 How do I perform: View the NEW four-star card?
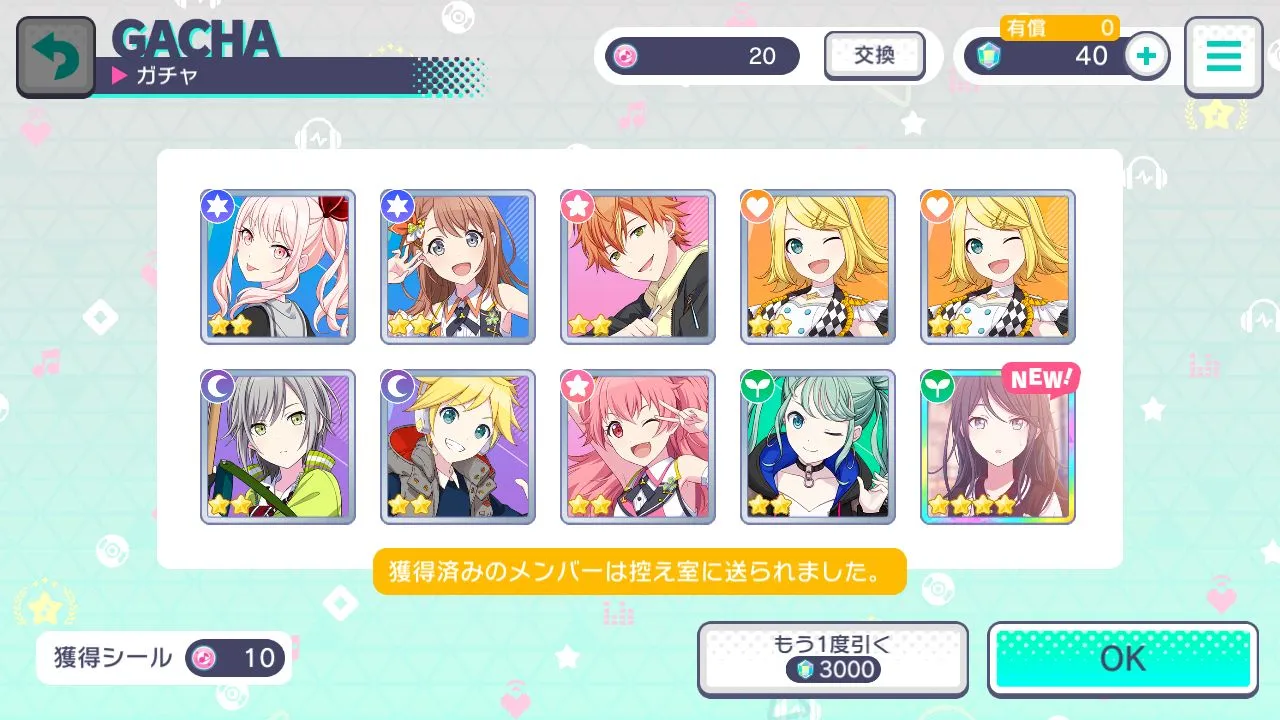tap(997, 447)
